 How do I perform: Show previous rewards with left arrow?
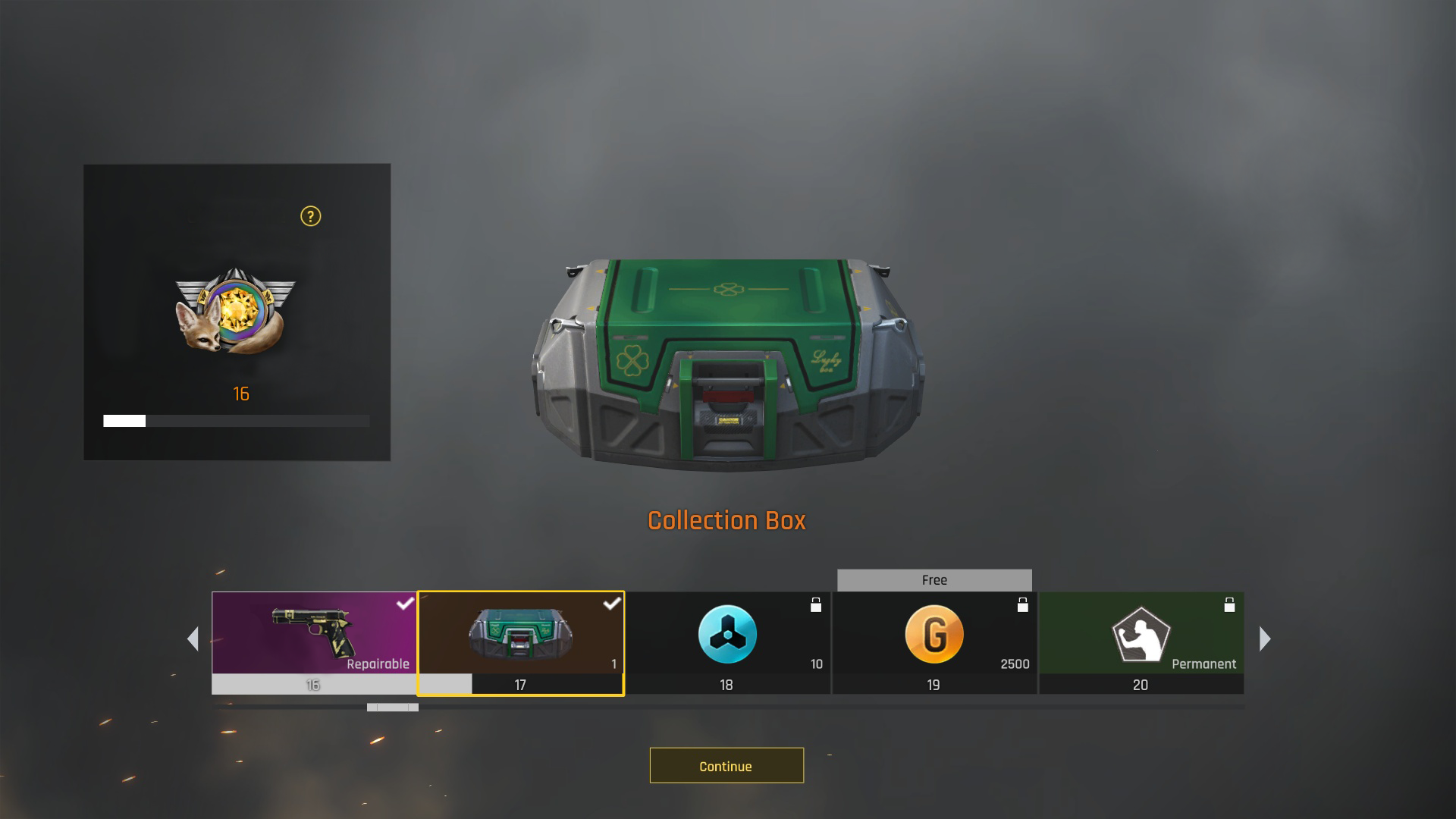(x=193, y=639)
